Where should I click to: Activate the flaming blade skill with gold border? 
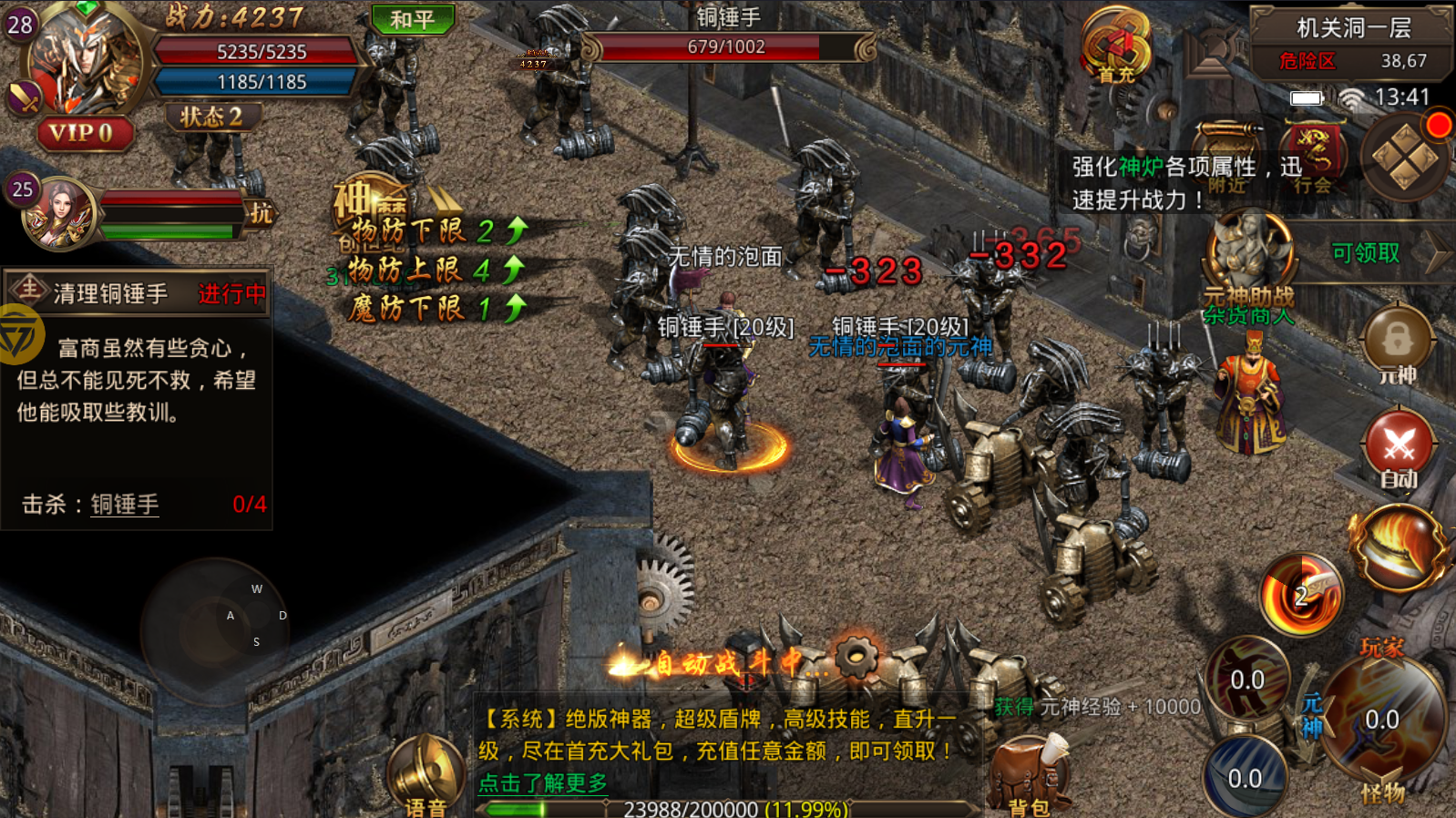[x=1399, y=547]
